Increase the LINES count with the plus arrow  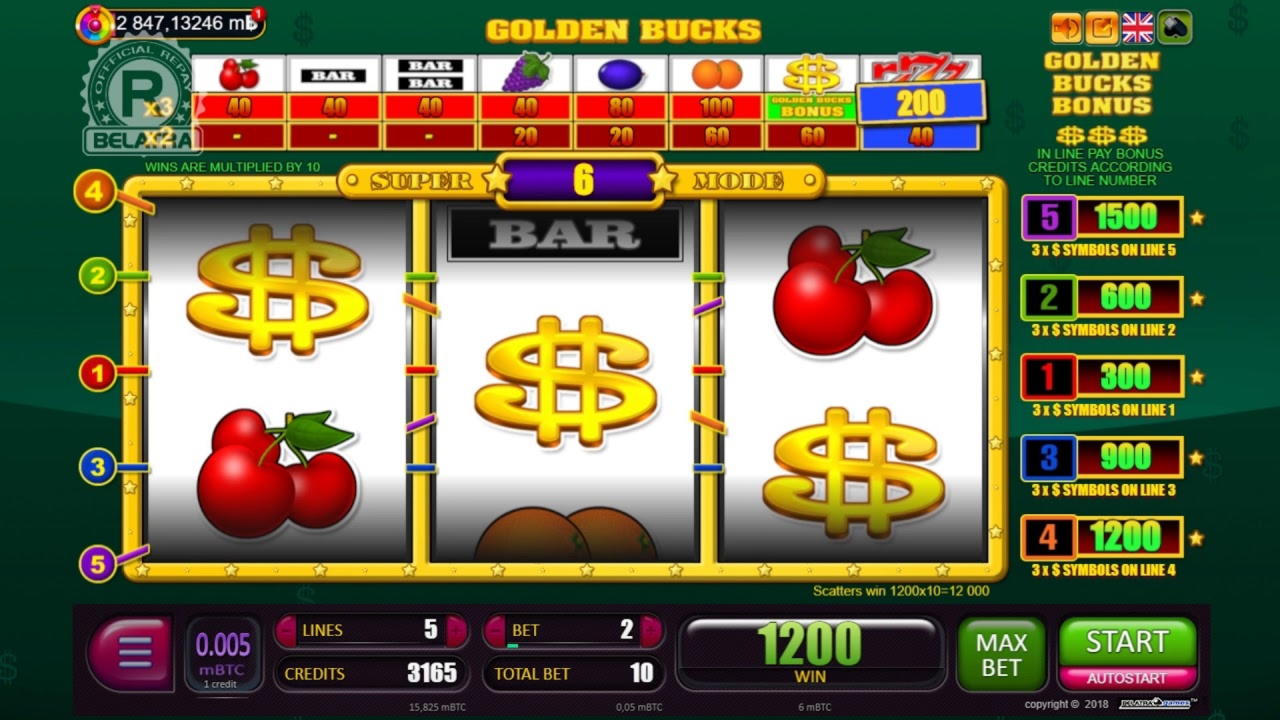click(x=458, y=630)
